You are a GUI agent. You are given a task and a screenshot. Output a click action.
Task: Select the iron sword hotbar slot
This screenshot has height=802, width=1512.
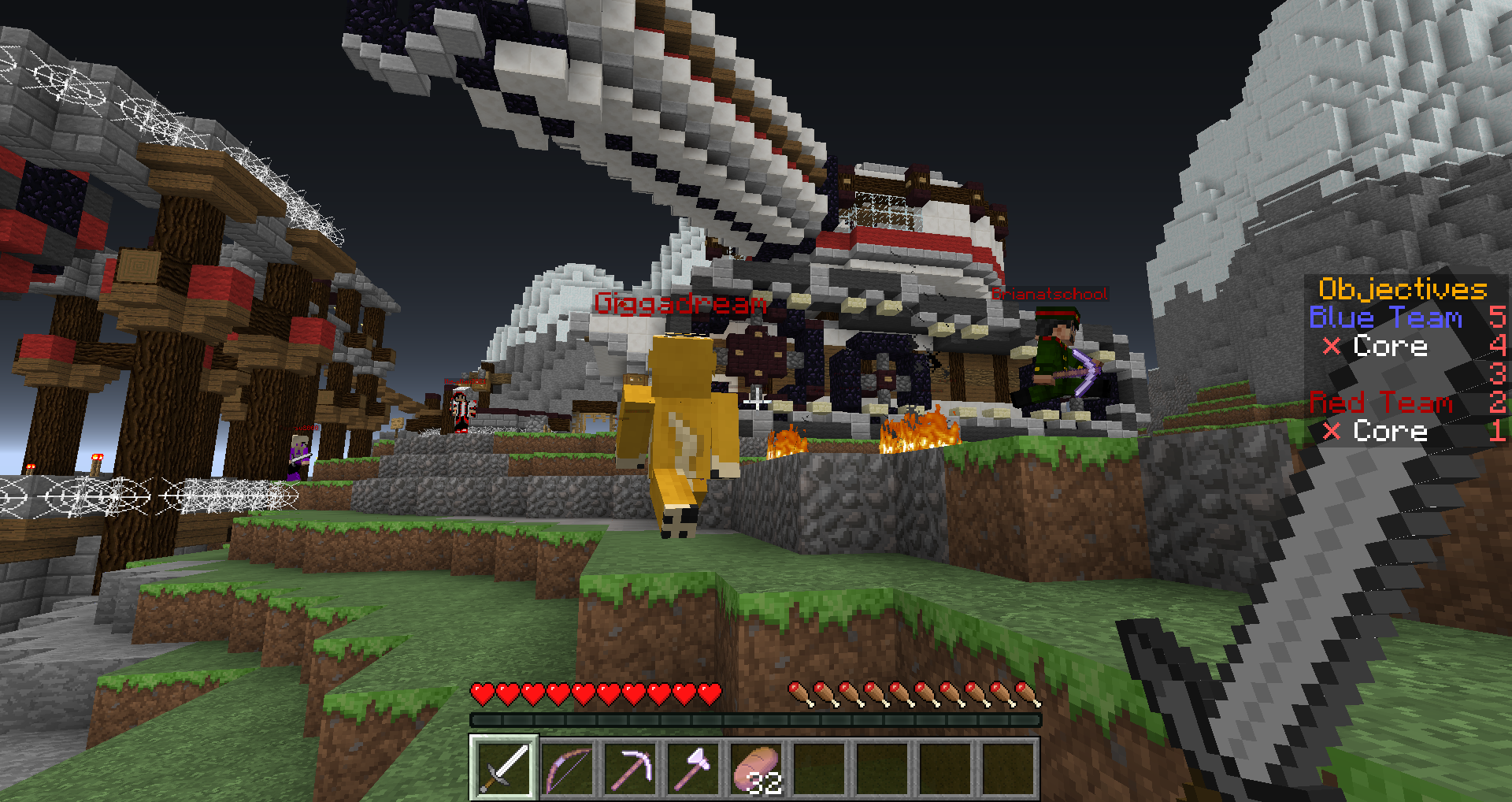click(x=504, y=767)
